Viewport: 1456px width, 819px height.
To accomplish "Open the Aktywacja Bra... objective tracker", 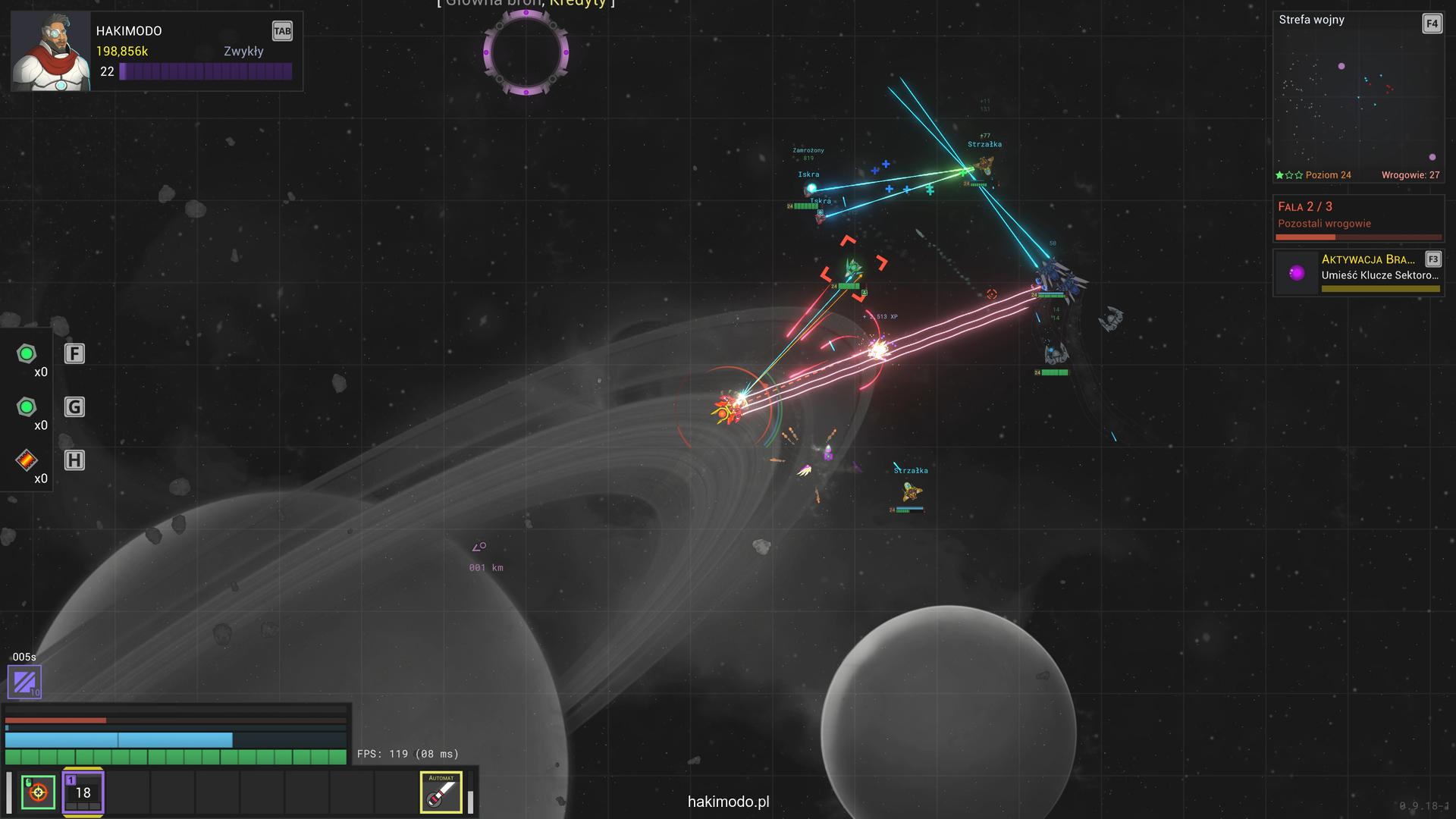I will 1357,272.
